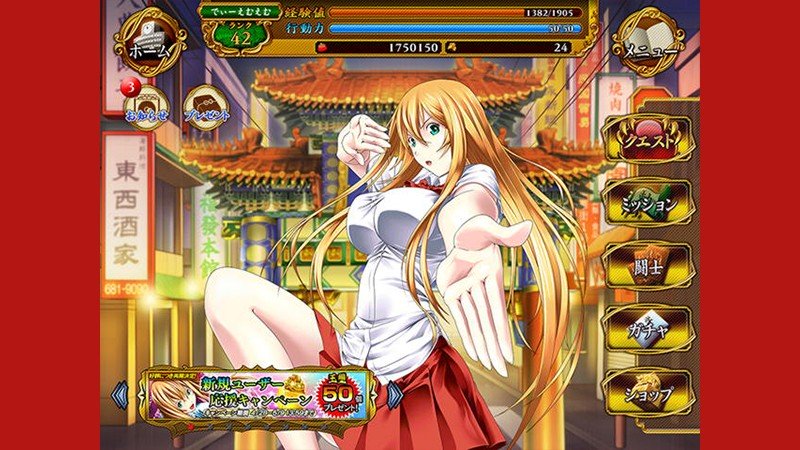The height and width of the screenshot is (450, 800).
Task: Open the ホーム (Home) button
Action: tap(148, 44)
